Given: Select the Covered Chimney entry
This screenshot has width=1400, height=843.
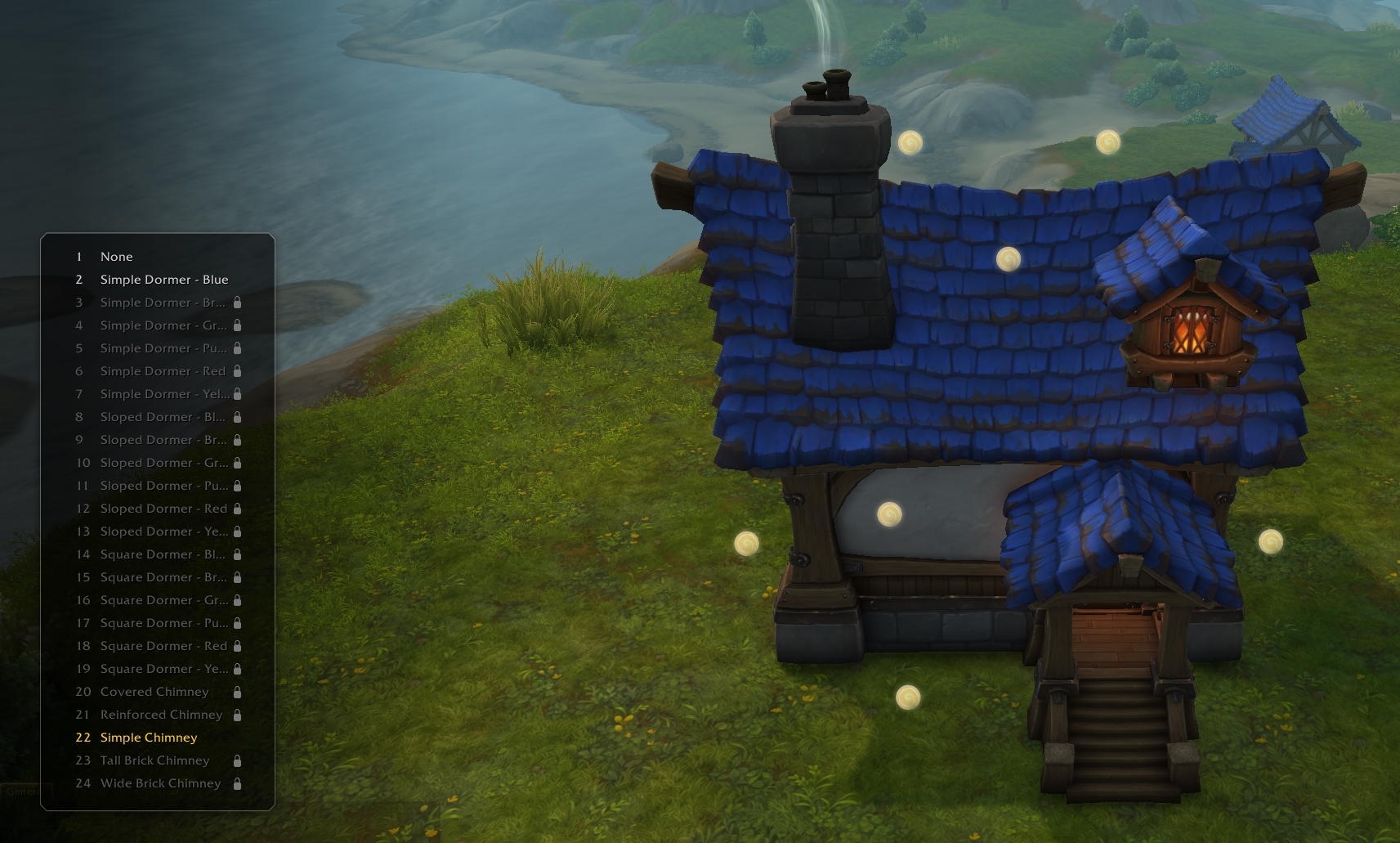Looking at the screenshot, I should pyautogui.click(x=154, y=692).
